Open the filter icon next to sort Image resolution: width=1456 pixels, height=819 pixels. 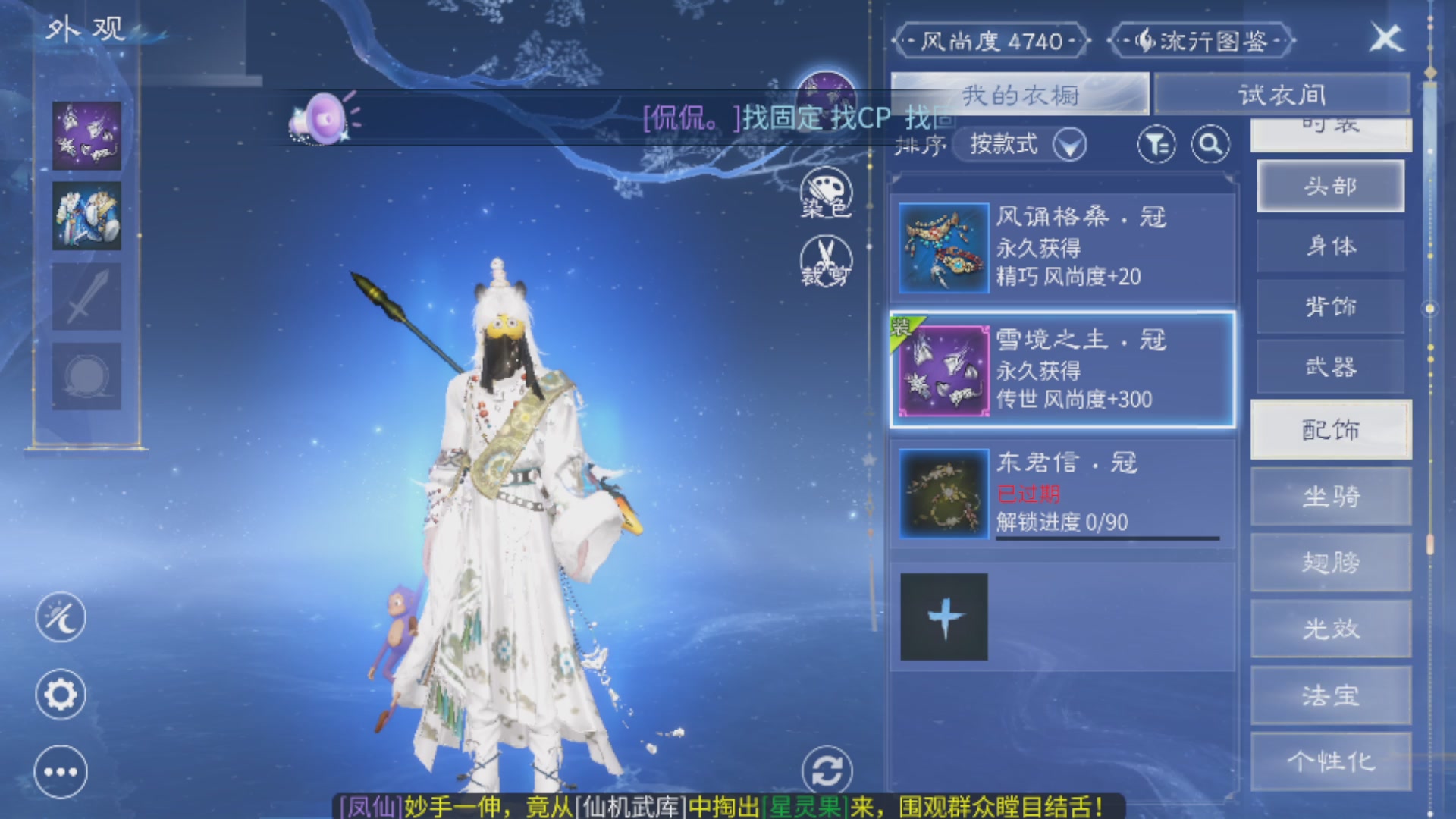coord(1156,144)
